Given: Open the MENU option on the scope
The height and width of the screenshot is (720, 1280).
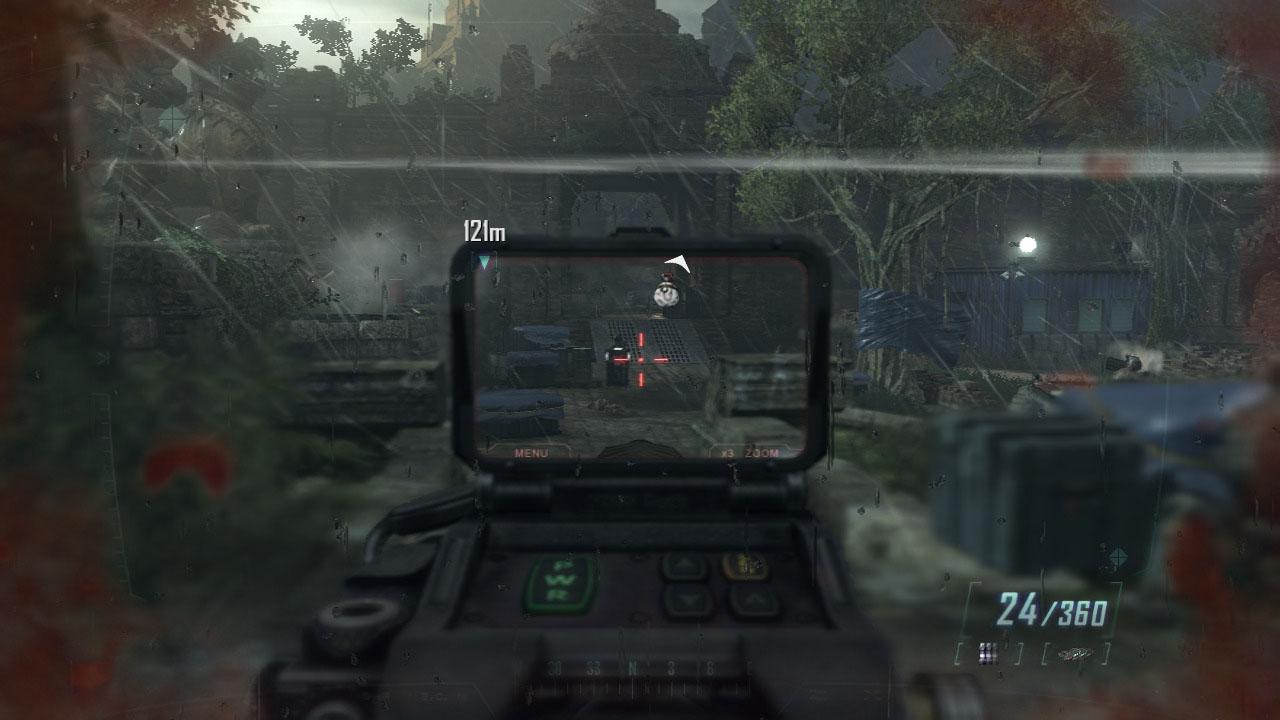Looking at the screenshot, I should 530,452.
